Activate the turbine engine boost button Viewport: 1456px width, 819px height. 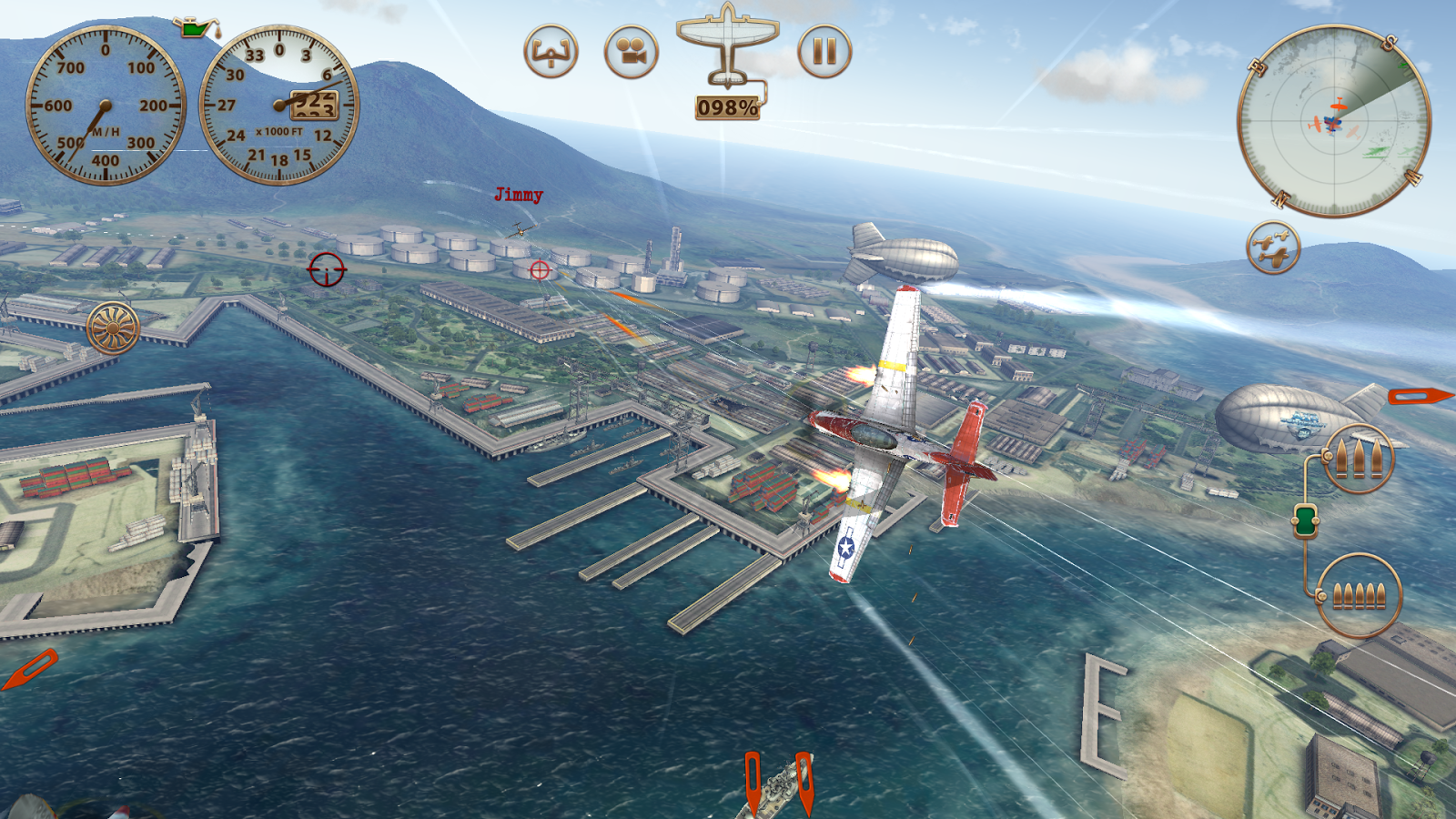tap(114, 328)
